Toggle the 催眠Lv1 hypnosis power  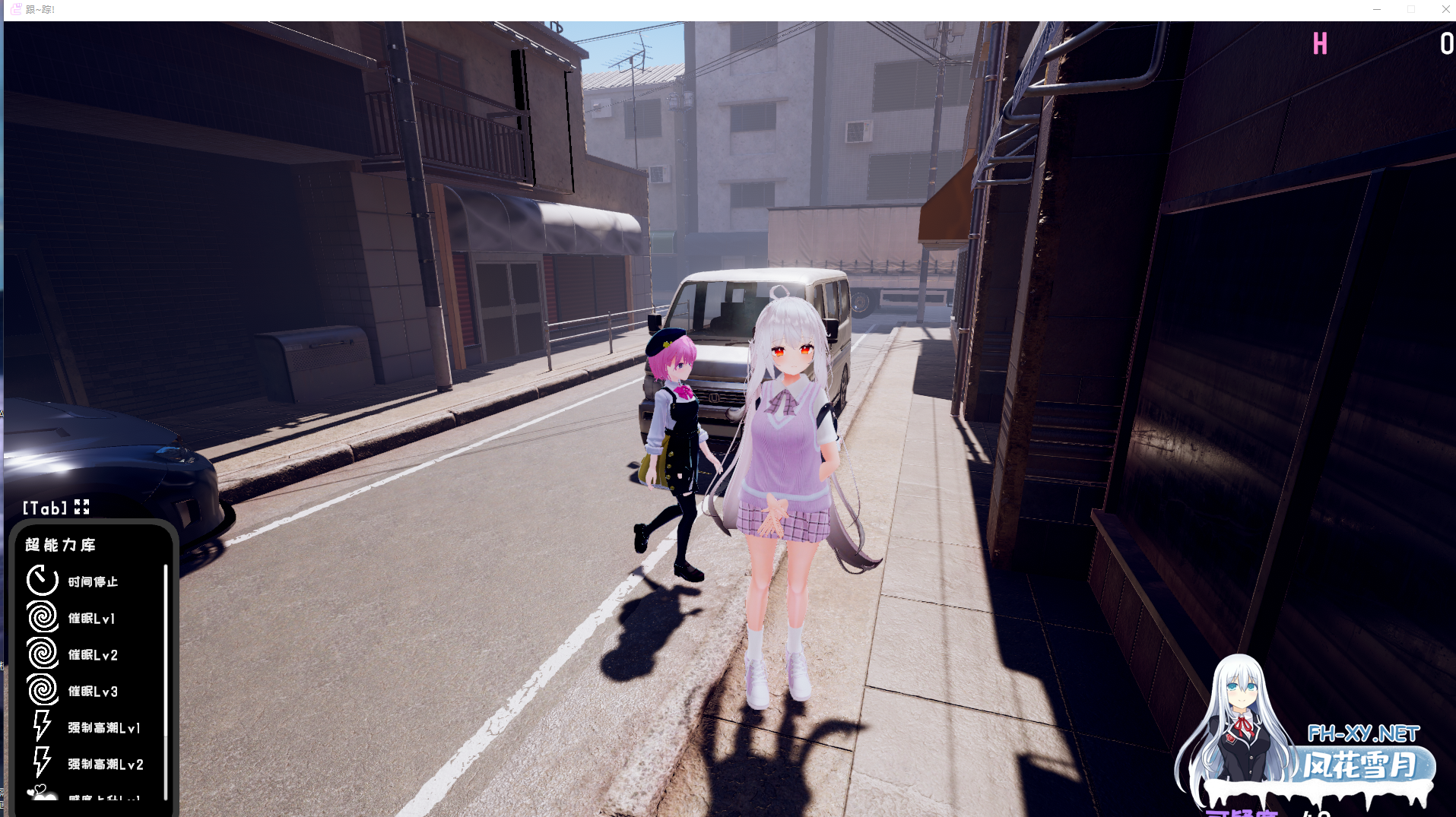pos(91,618)
